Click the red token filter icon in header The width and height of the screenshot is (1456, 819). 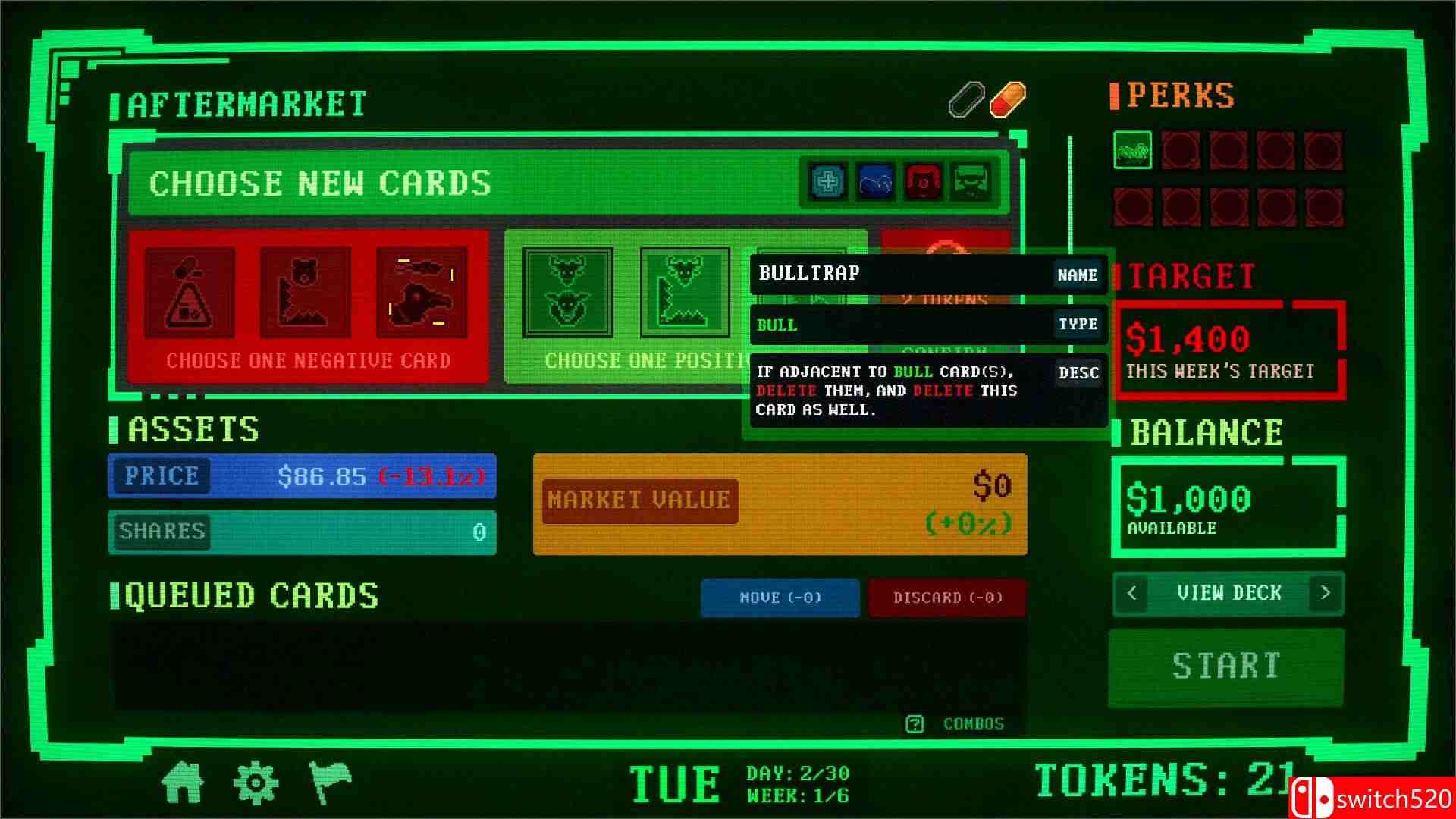tap(922, 182)
